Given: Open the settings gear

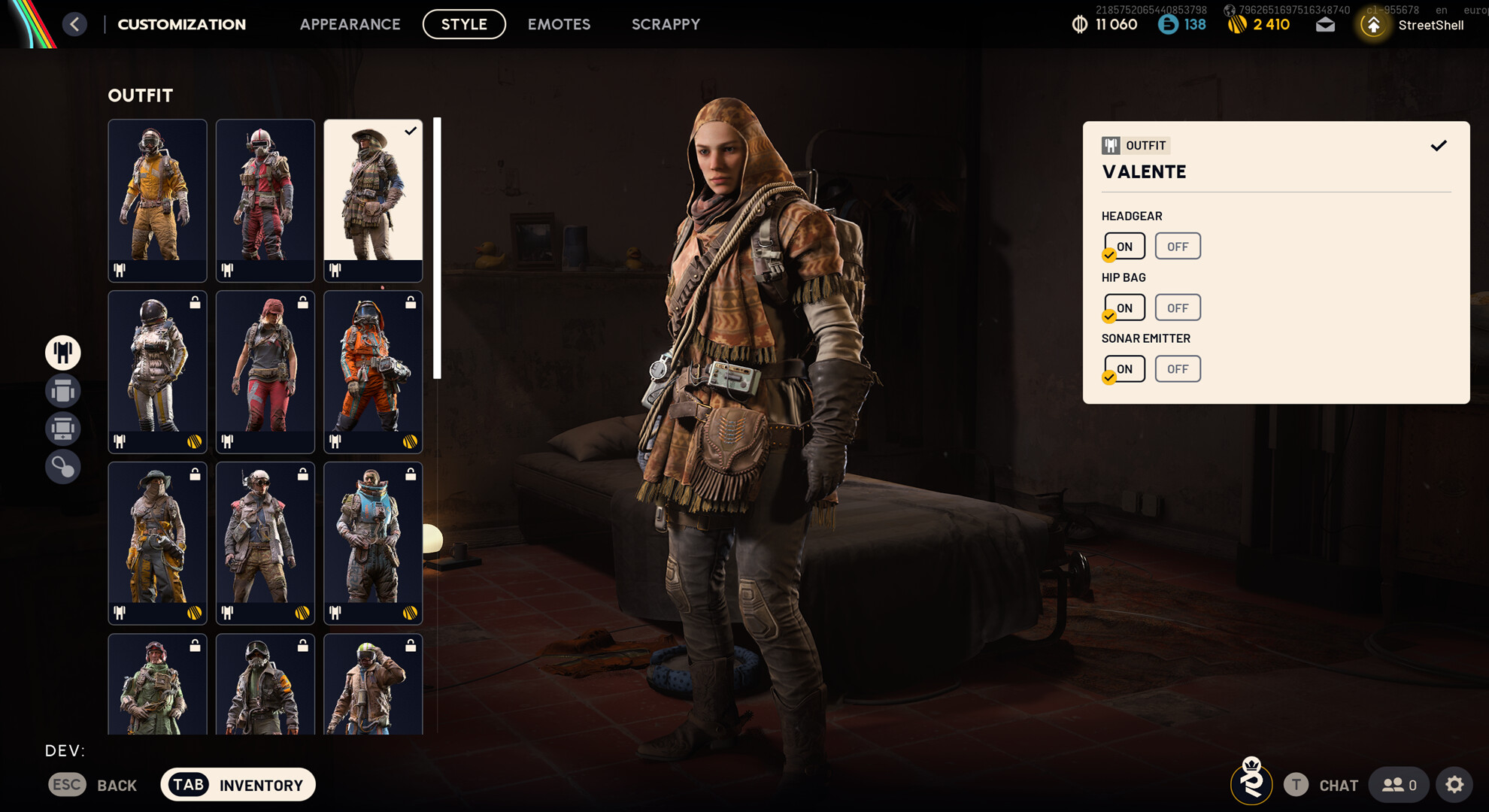Looking at the screenshot, I should pos(1454,785).
